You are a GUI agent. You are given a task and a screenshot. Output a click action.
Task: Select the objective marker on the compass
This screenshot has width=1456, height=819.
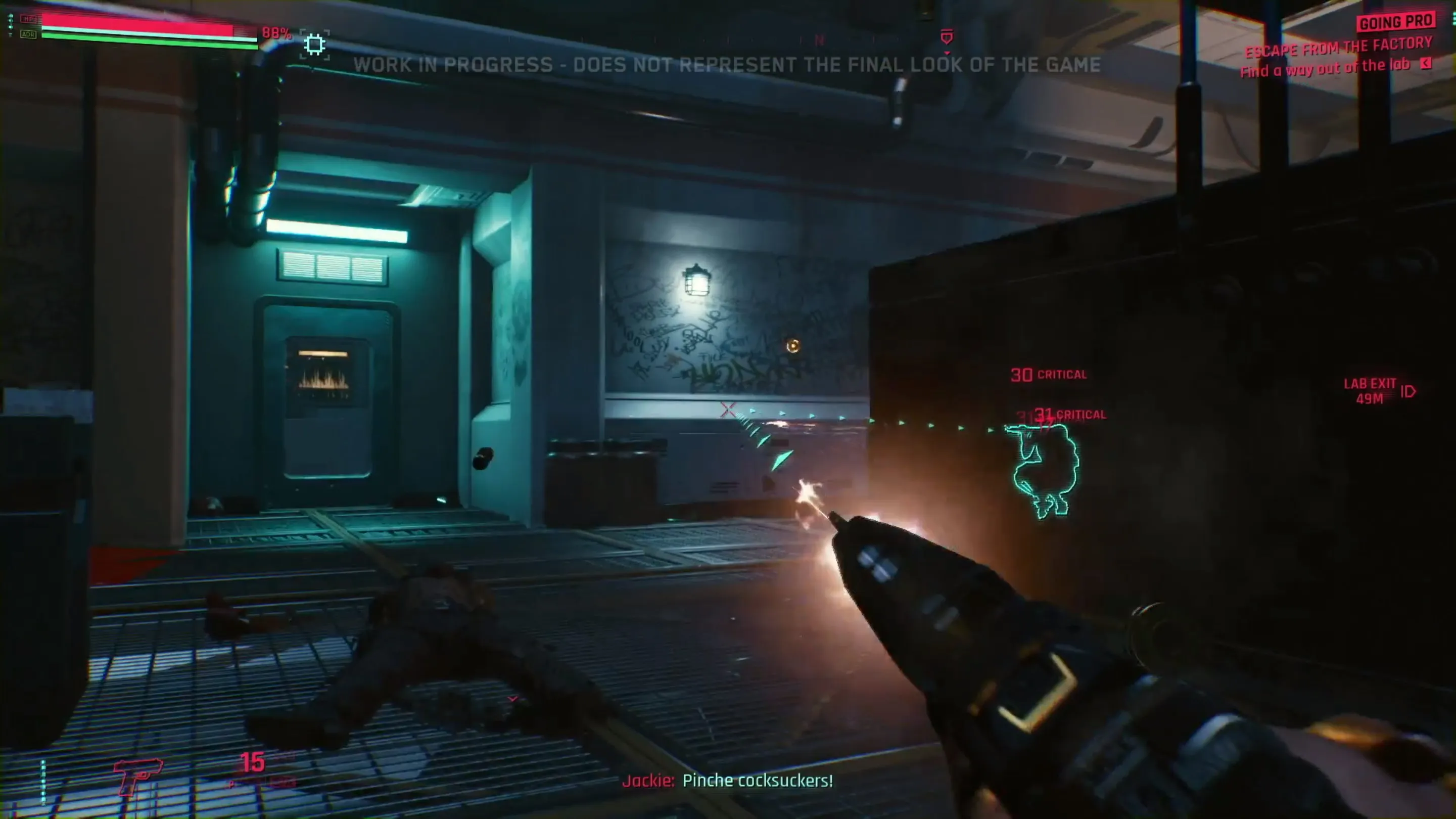pyautogui.click(x=947, y=37)
